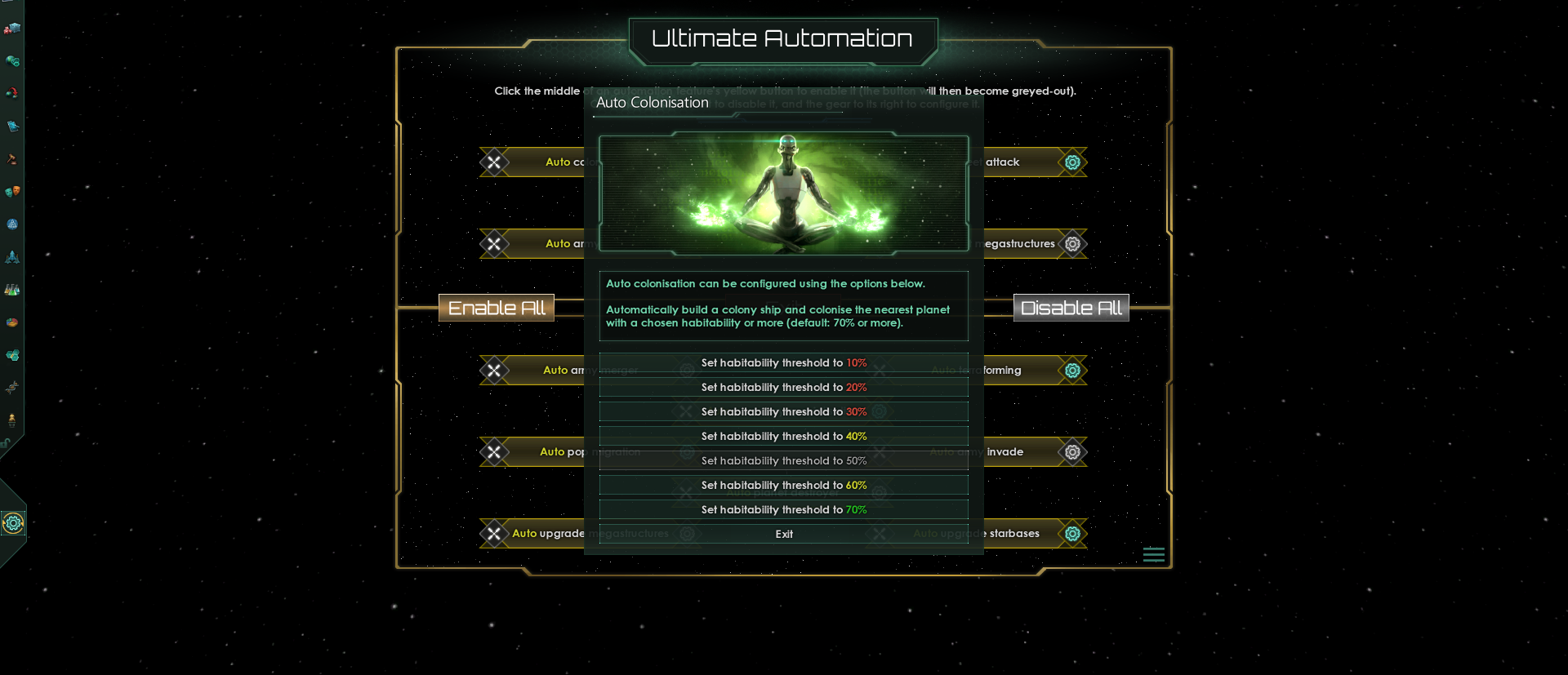The width and height of the screenshot is (1568, 675).
Task: Open the hamburger menu lines icon
Action: [1153, 555]
